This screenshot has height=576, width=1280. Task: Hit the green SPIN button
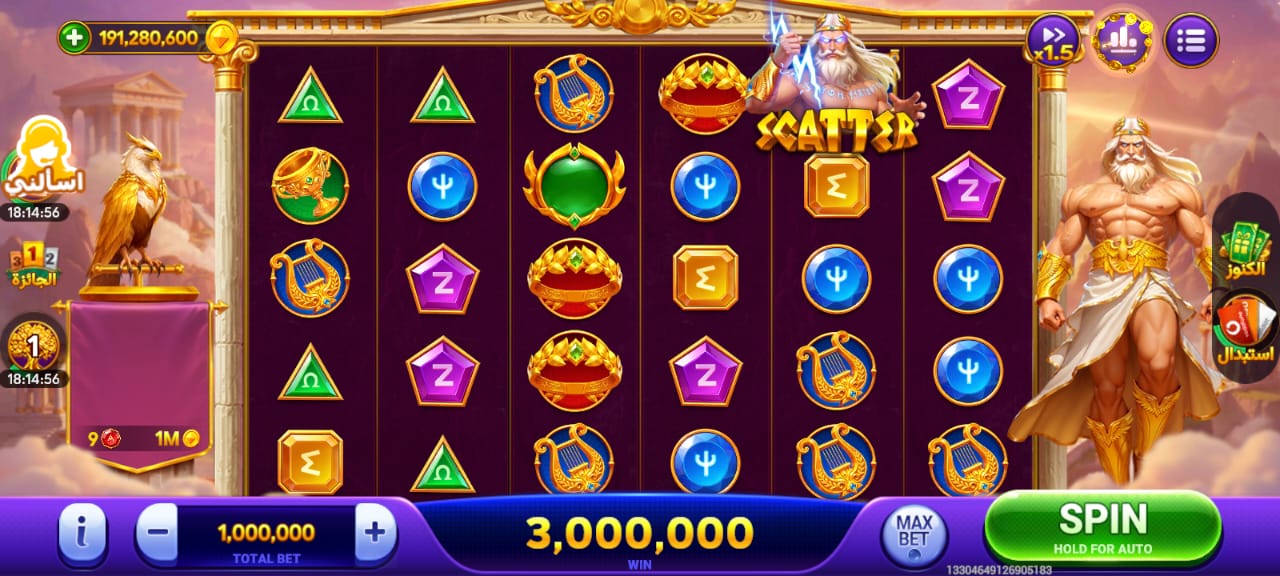click(x=1102, y=525)
